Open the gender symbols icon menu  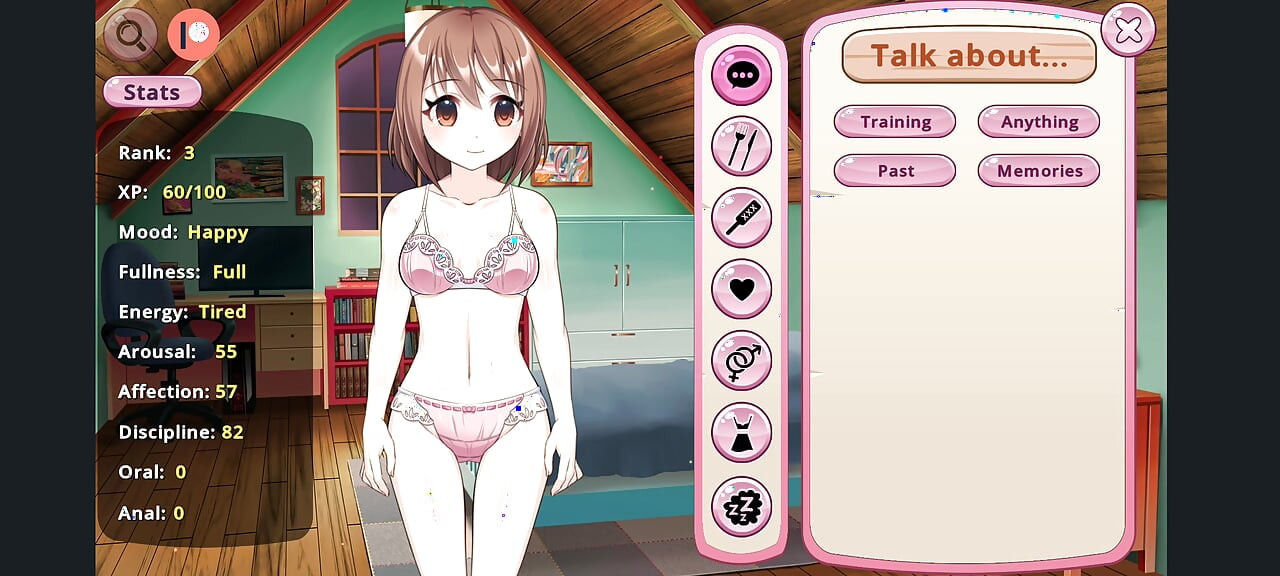[x=741, y=360]
